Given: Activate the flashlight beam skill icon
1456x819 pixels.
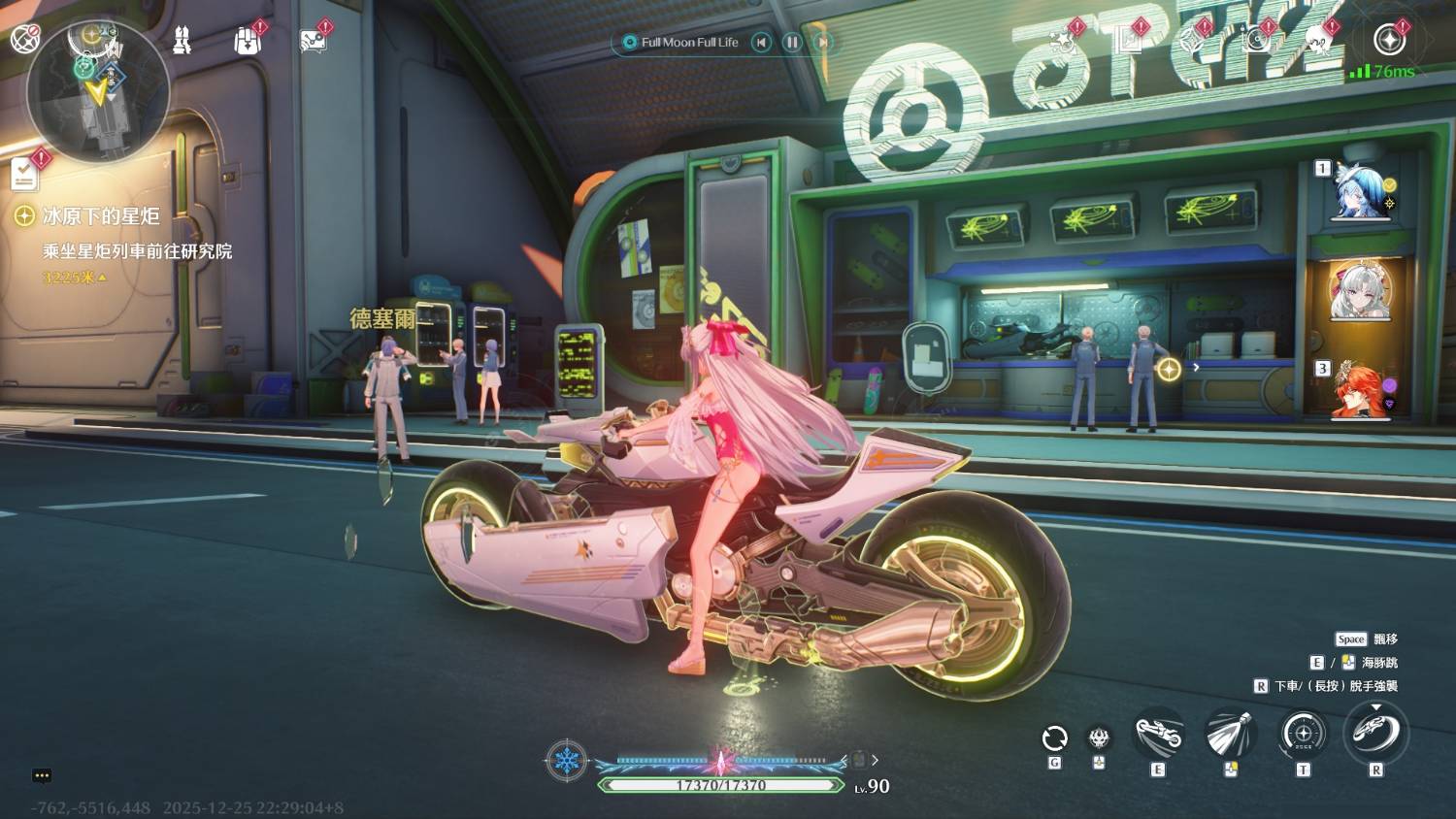Looking at the screenshot, I should click(1231, 735).
